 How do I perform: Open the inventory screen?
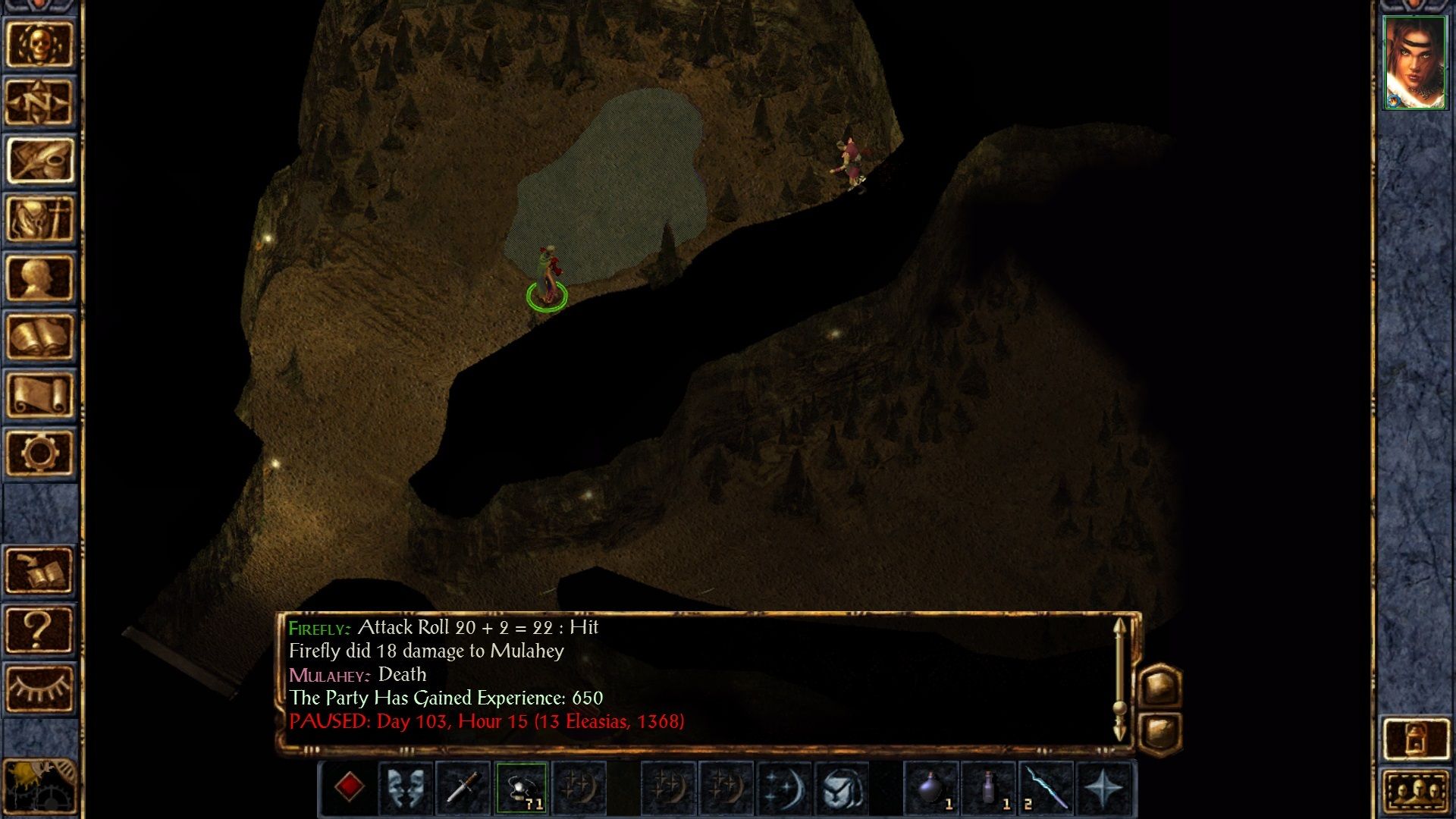pyautogui.click(x=39, y=219)
